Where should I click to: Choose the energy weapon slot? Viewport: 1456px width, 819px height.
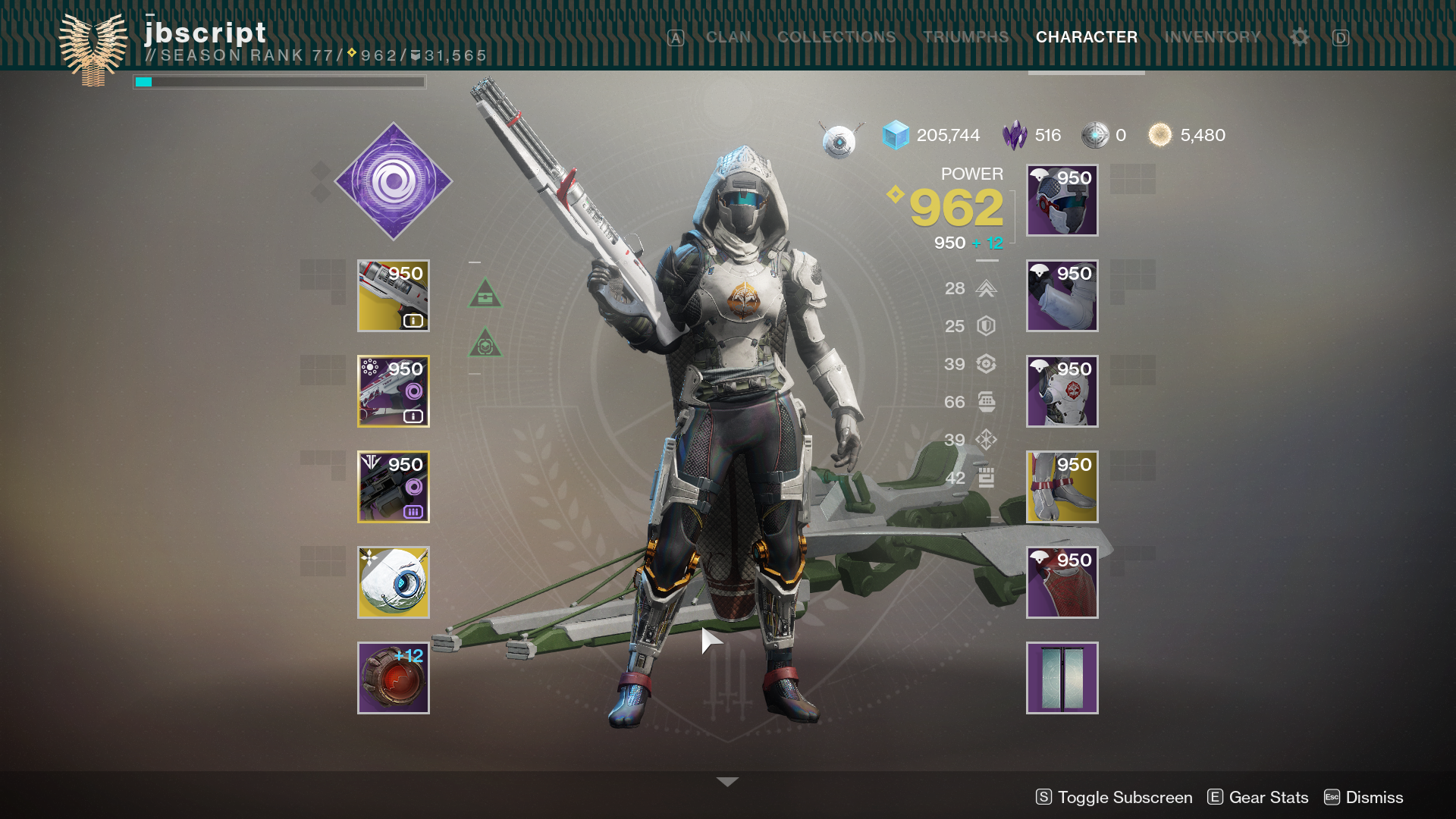click(394, 391)
